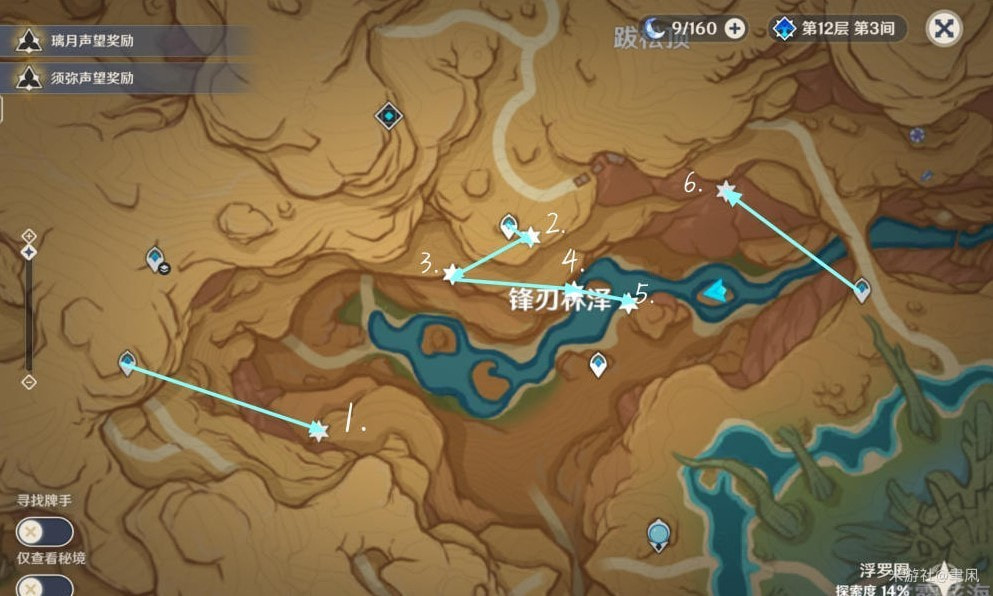Click the cyan player arrow marker
Viewport: 993px width, 596px height.
coord(715,291)
